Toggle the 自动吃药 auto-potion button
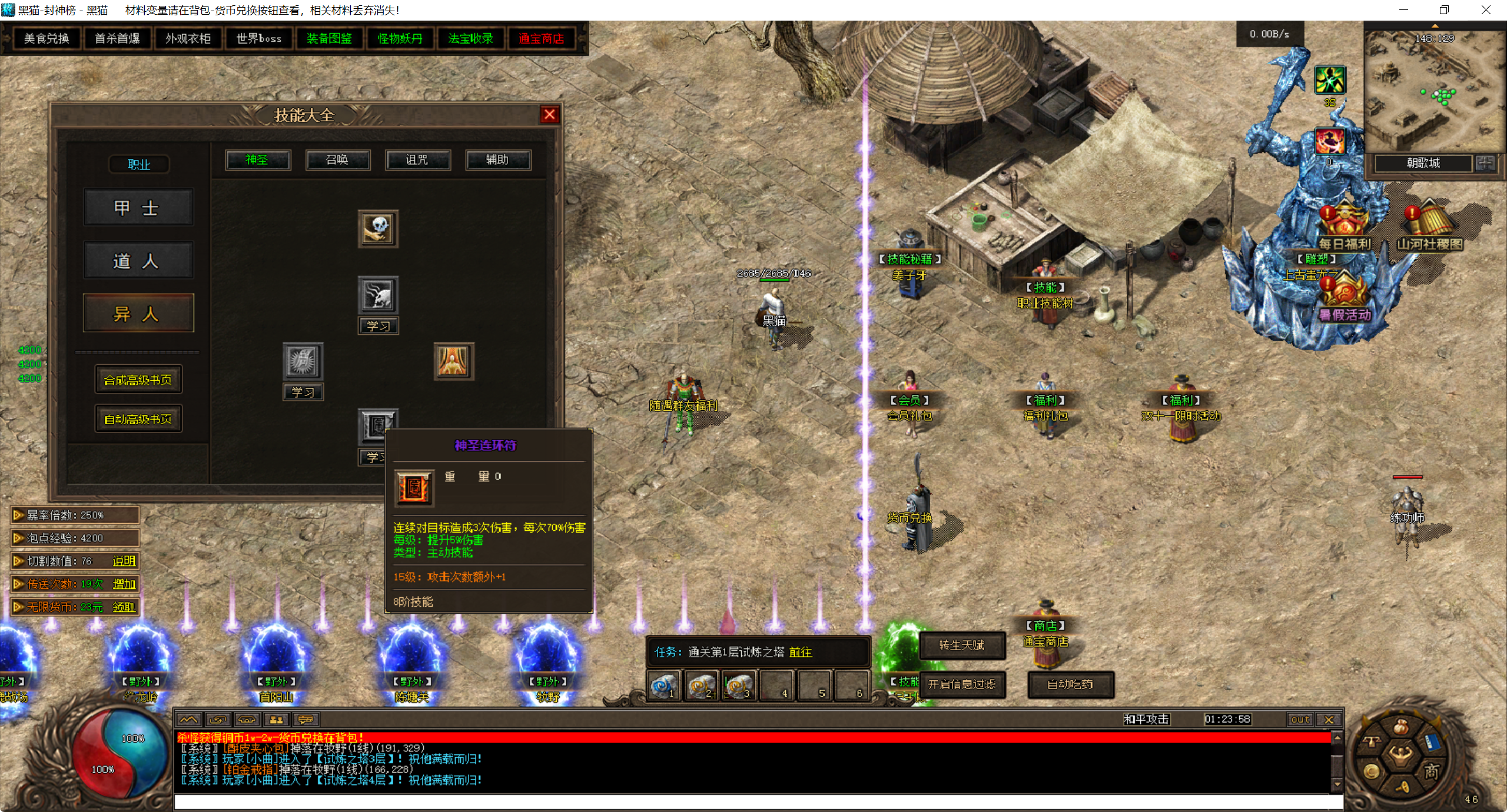Image resolution: width=1507 pixels, height=812 pixels. [1070, 685]
